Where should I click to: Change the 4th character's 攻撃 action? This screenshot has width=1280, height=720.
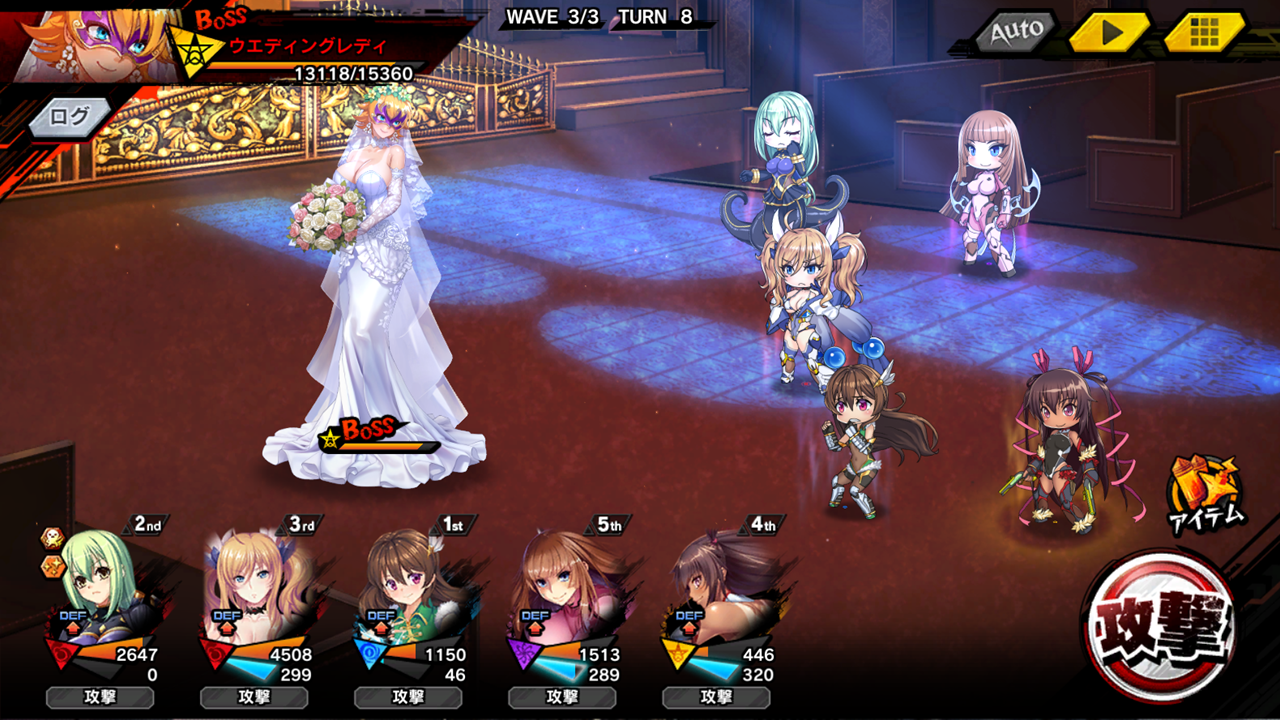click(716, 697)
